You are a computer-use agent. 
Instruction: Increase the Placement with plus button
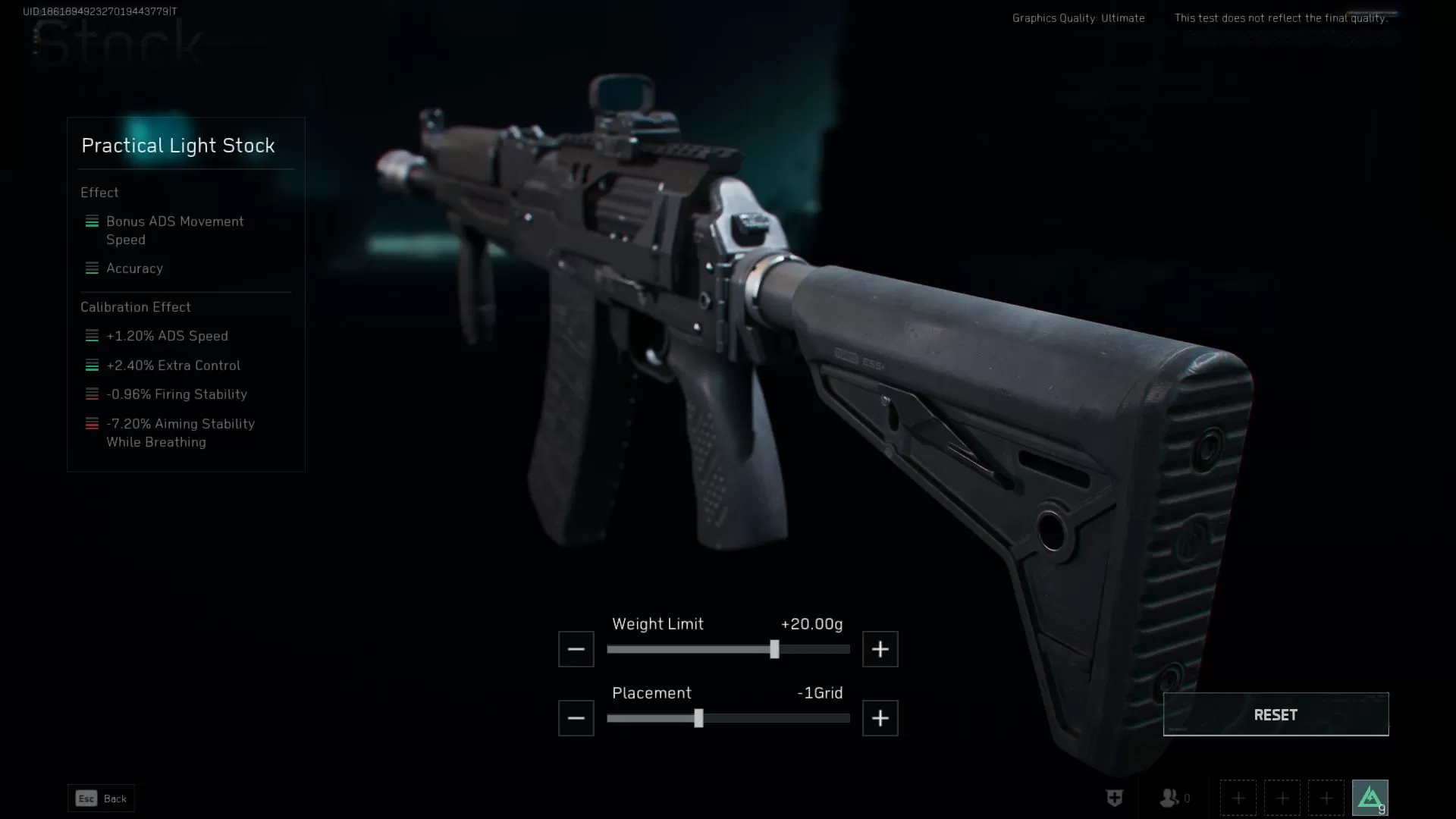point(880,718)
